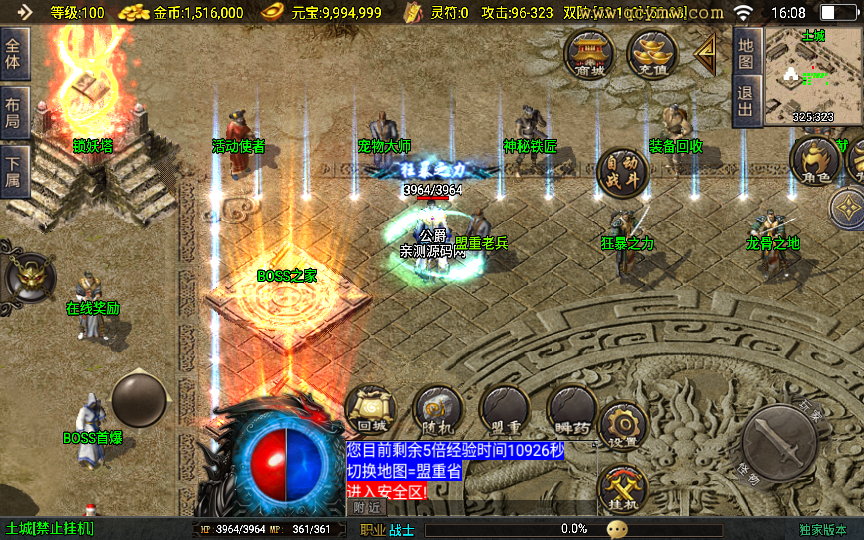Open the minimap of 土城

click(813, 75)
